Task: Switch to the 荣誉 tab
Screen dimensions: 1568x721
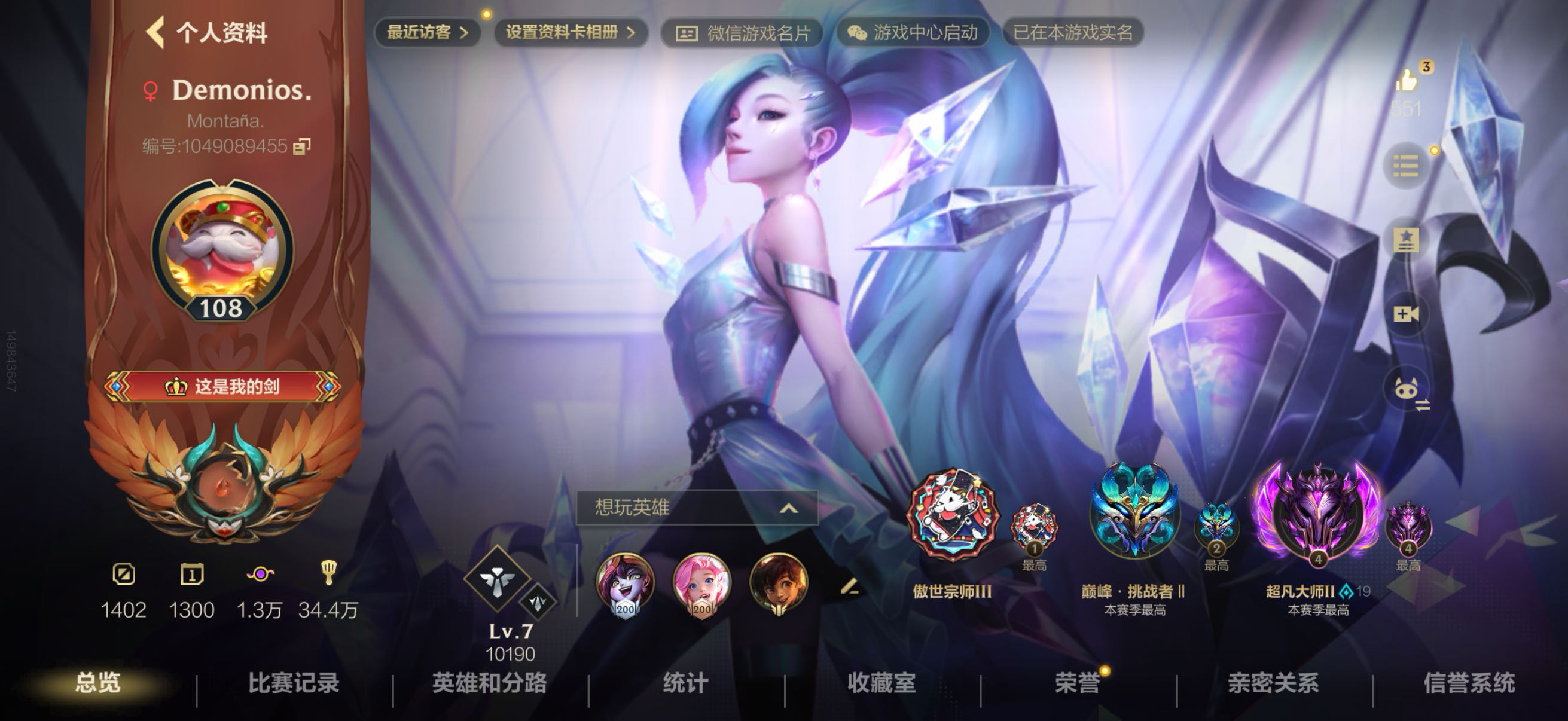Action: pos(1078,683)
